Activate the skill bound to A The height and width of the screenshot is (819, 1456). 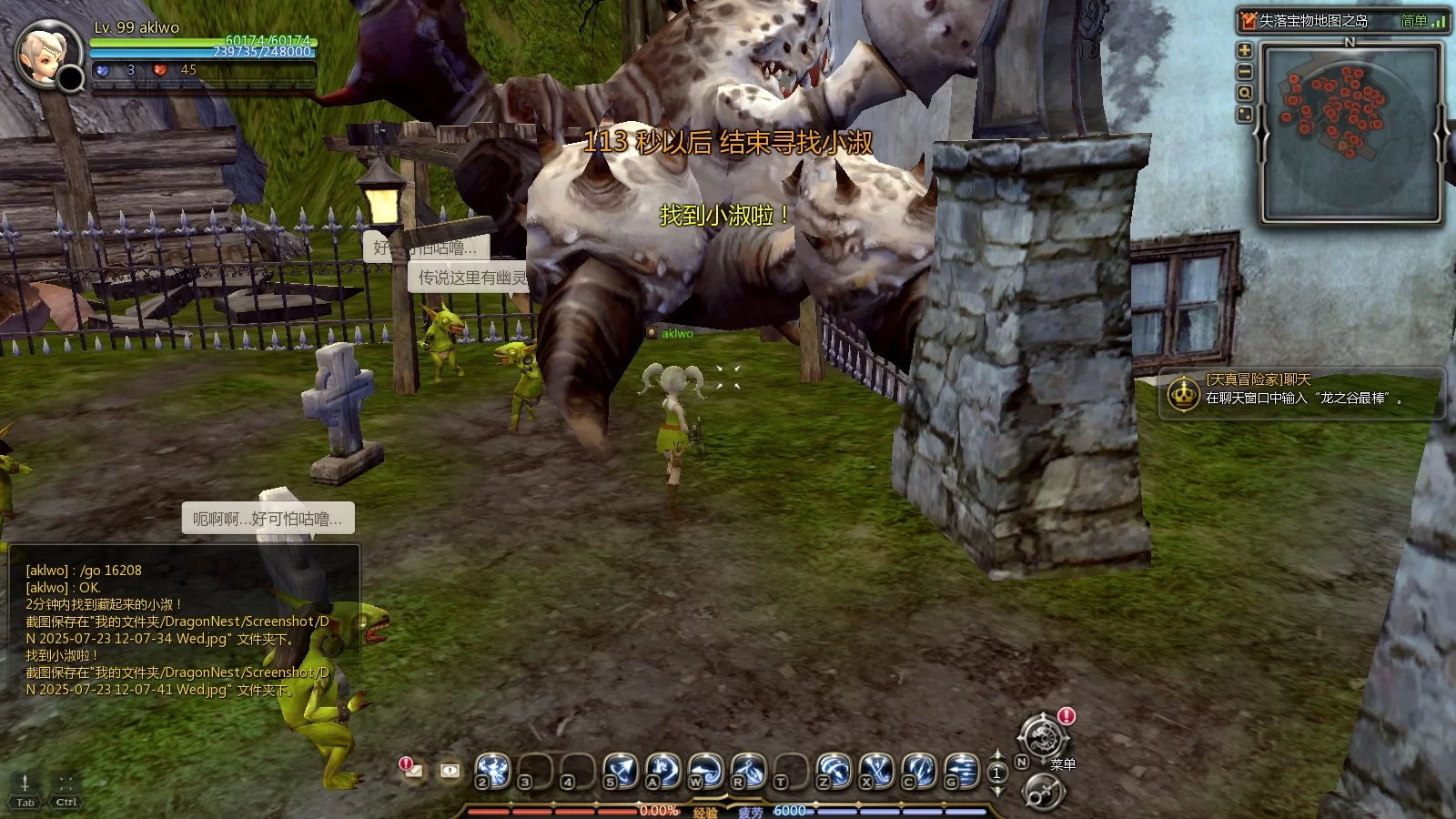(x=663, y=770)
